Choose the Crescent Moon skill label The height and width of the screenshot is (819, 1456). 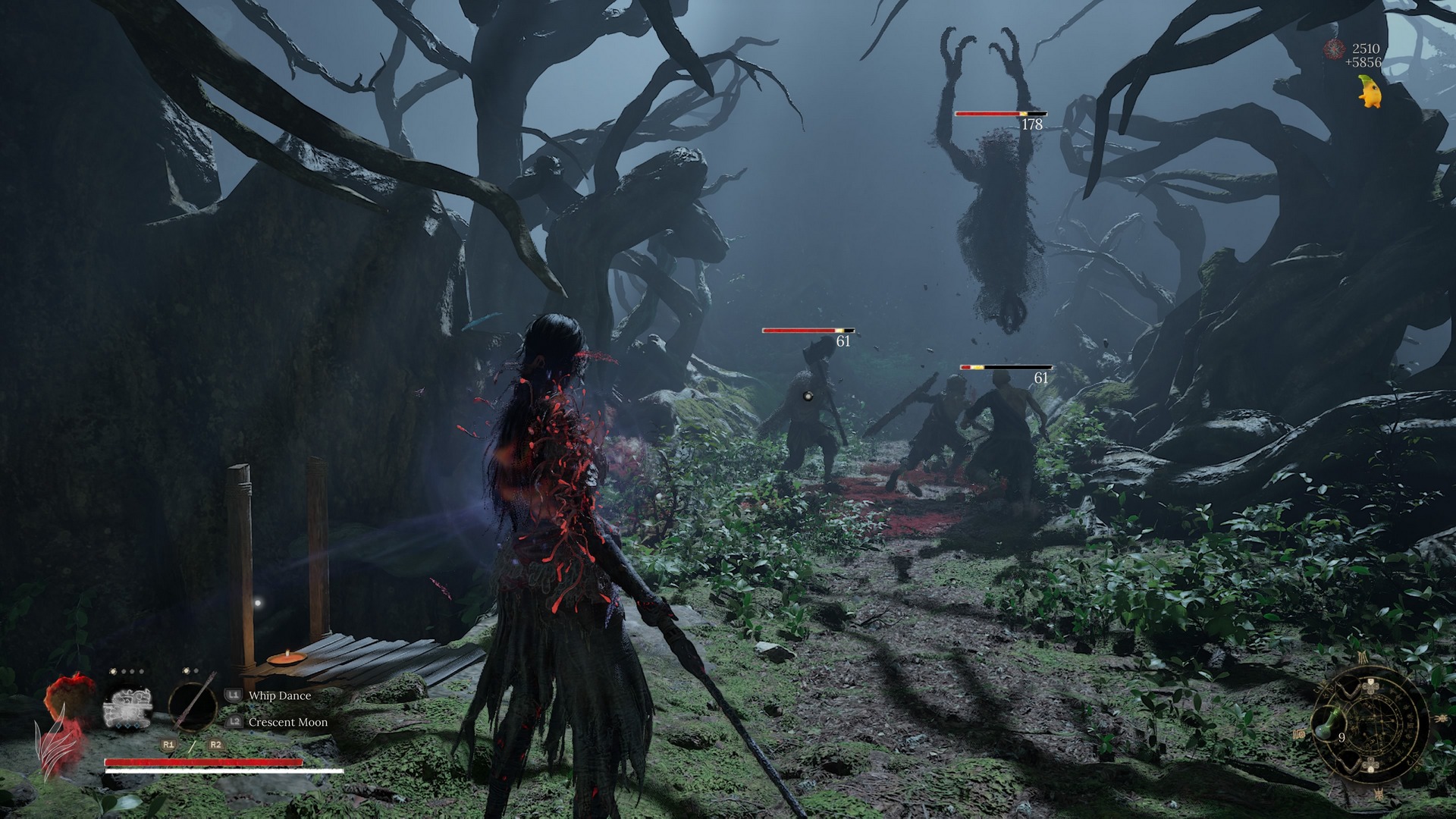(287, 722)
